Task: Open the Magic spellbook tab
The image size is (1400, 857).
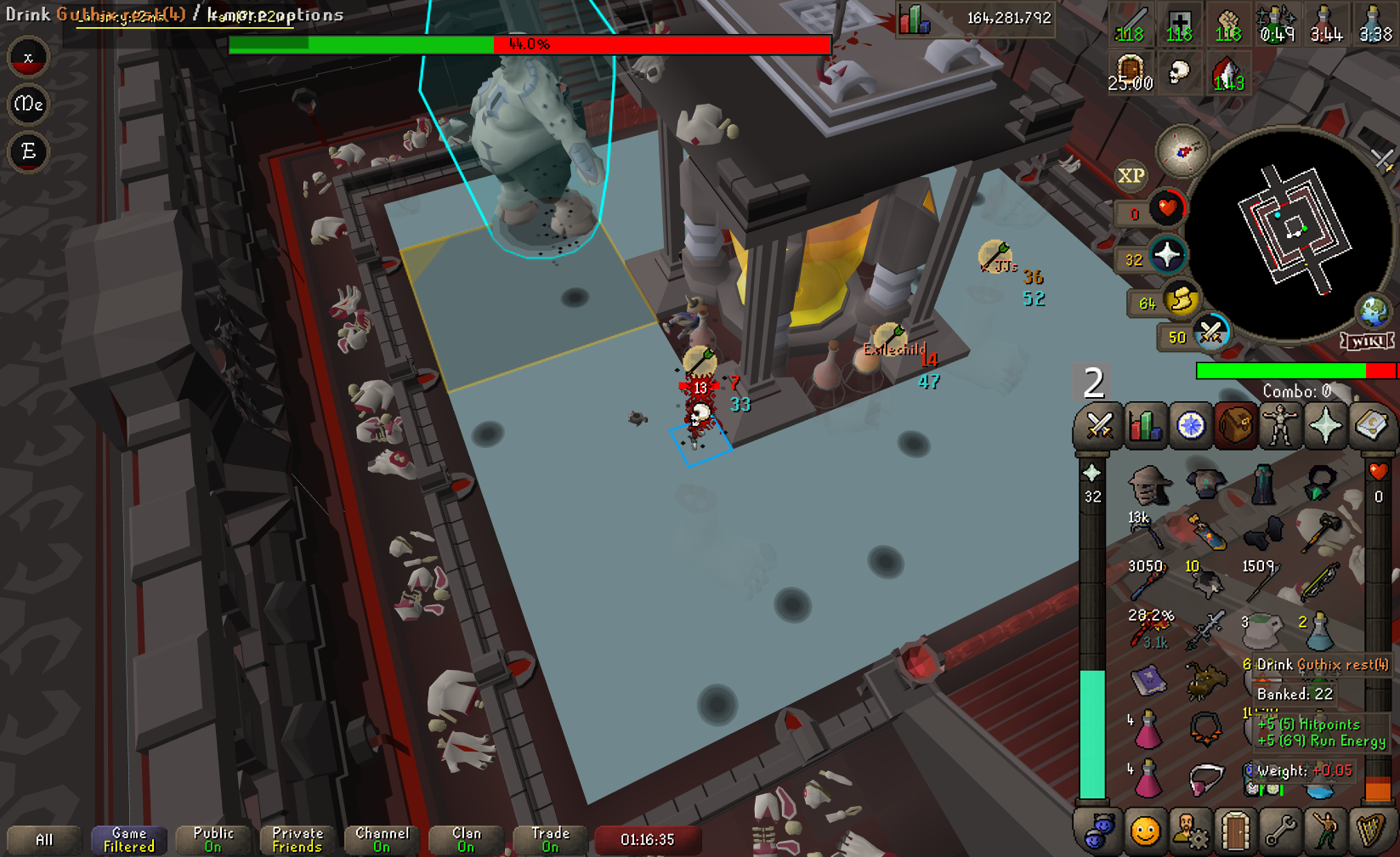Action: (x=1370, y=426)
